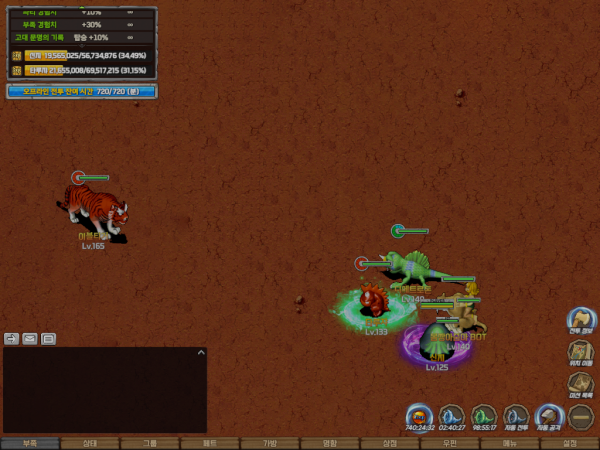This screenshot has width=600, height=450.
Task: Open the 위치 이동 map icon
Action: pos(581,352)
